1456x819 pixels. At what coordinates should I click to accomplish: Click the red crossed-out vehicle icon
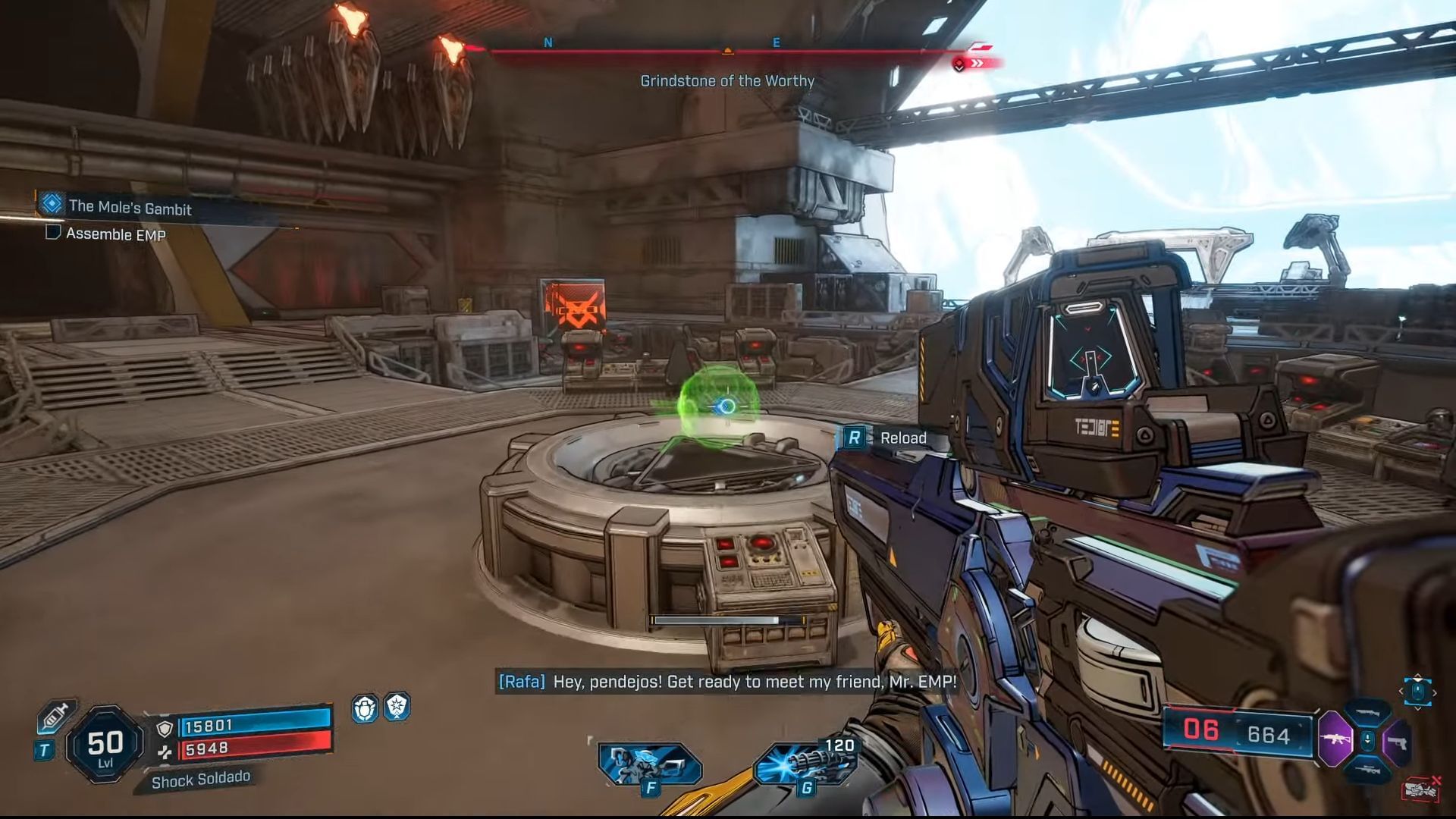1422,789
